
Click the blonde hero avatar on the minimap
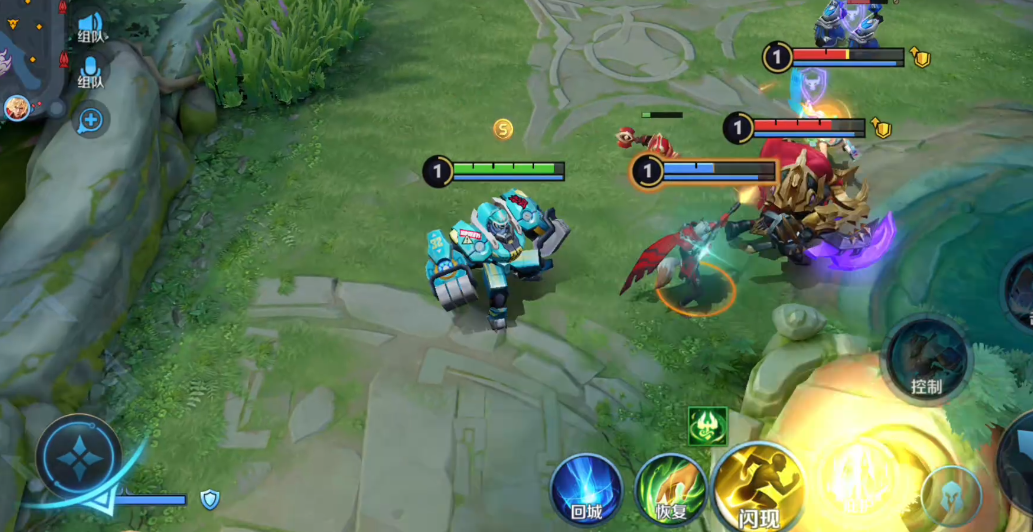(16, 107)
